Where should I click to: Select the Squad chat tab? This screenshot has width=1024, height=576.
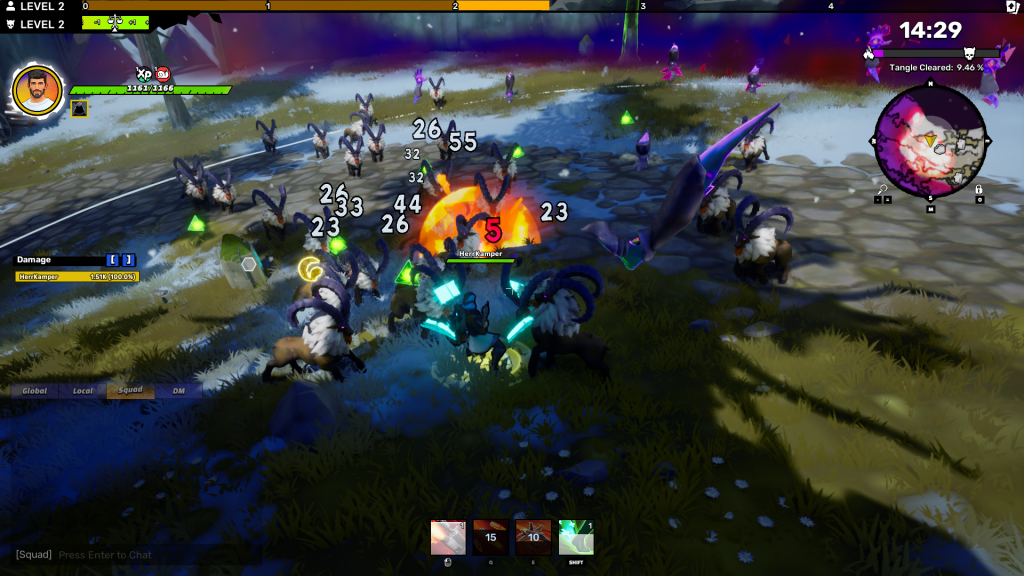(x=130, y=390)
